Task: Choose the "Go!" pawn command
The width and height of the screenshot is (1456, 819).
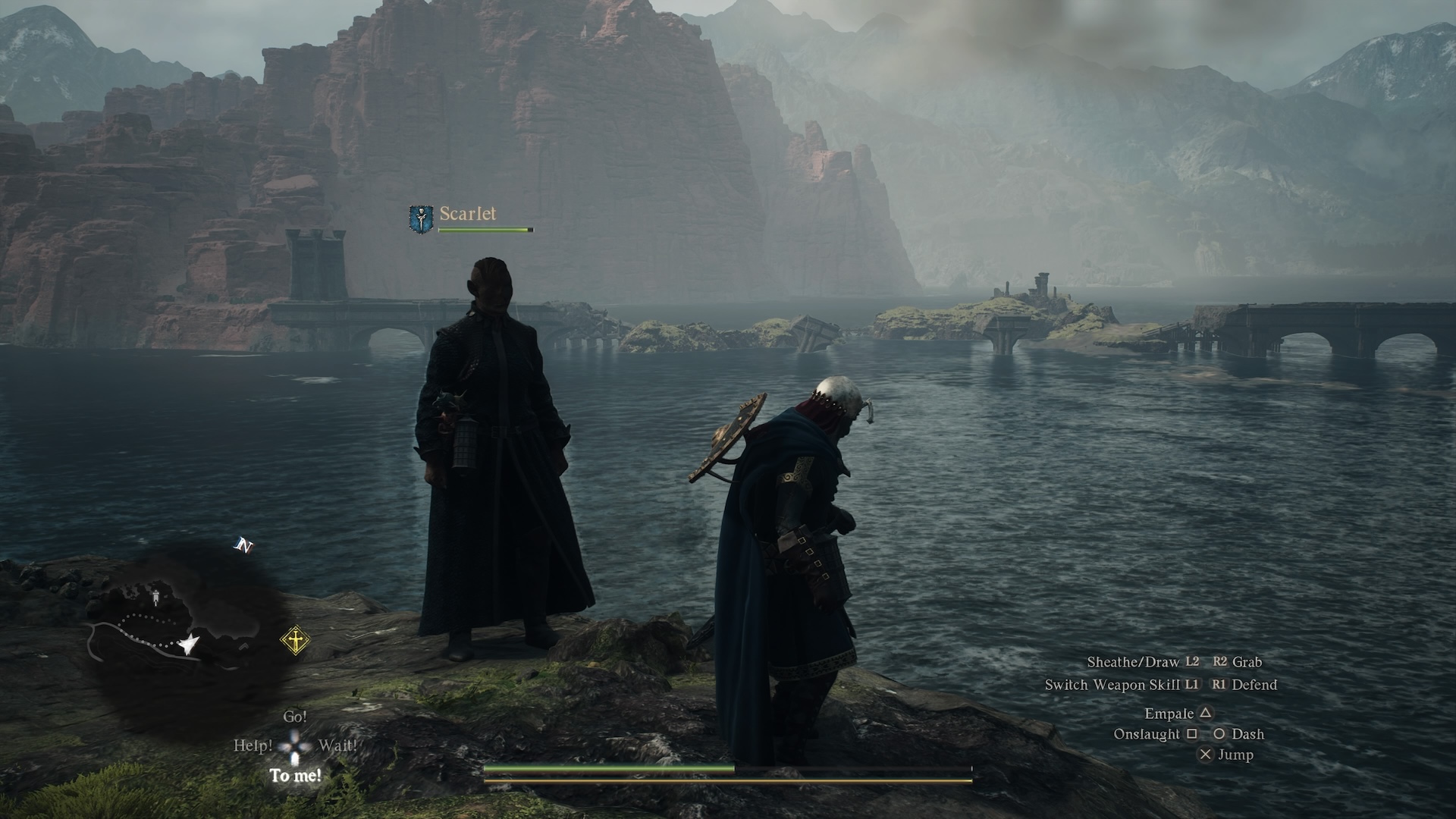Action: click(x=295, y=717)
